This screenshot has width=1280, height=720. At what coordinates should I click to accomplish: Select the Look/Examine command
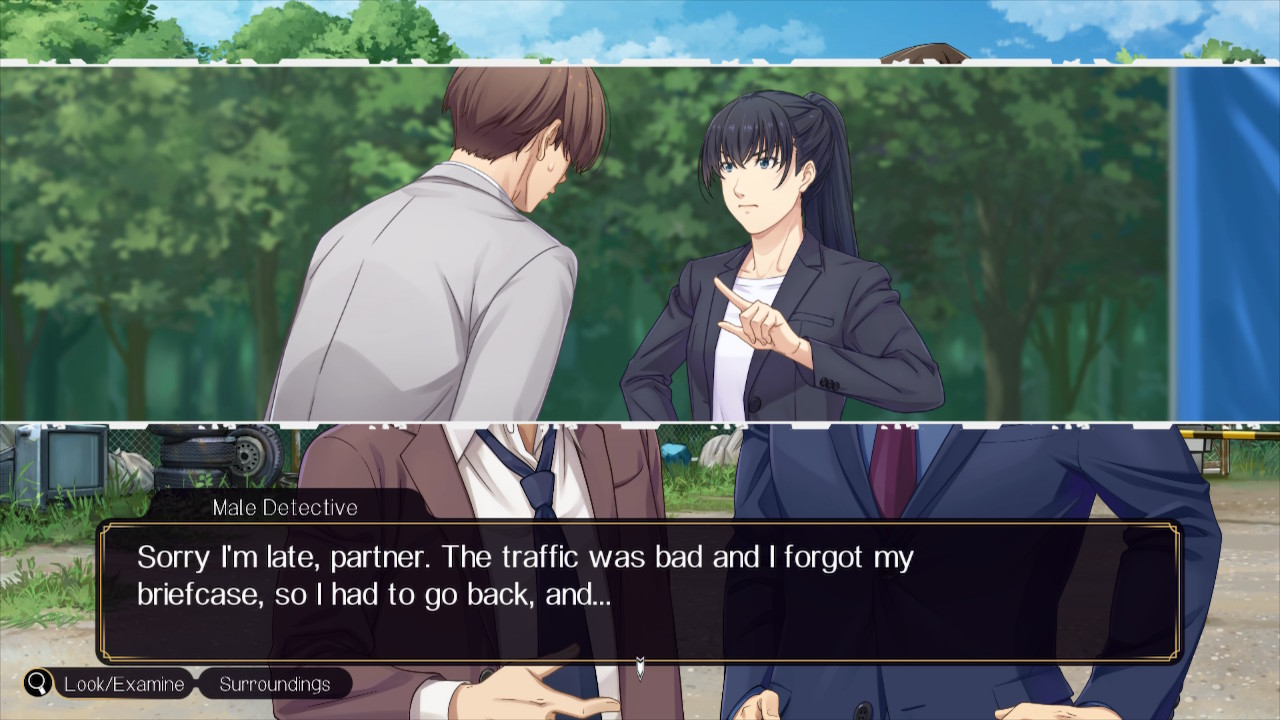124,684
